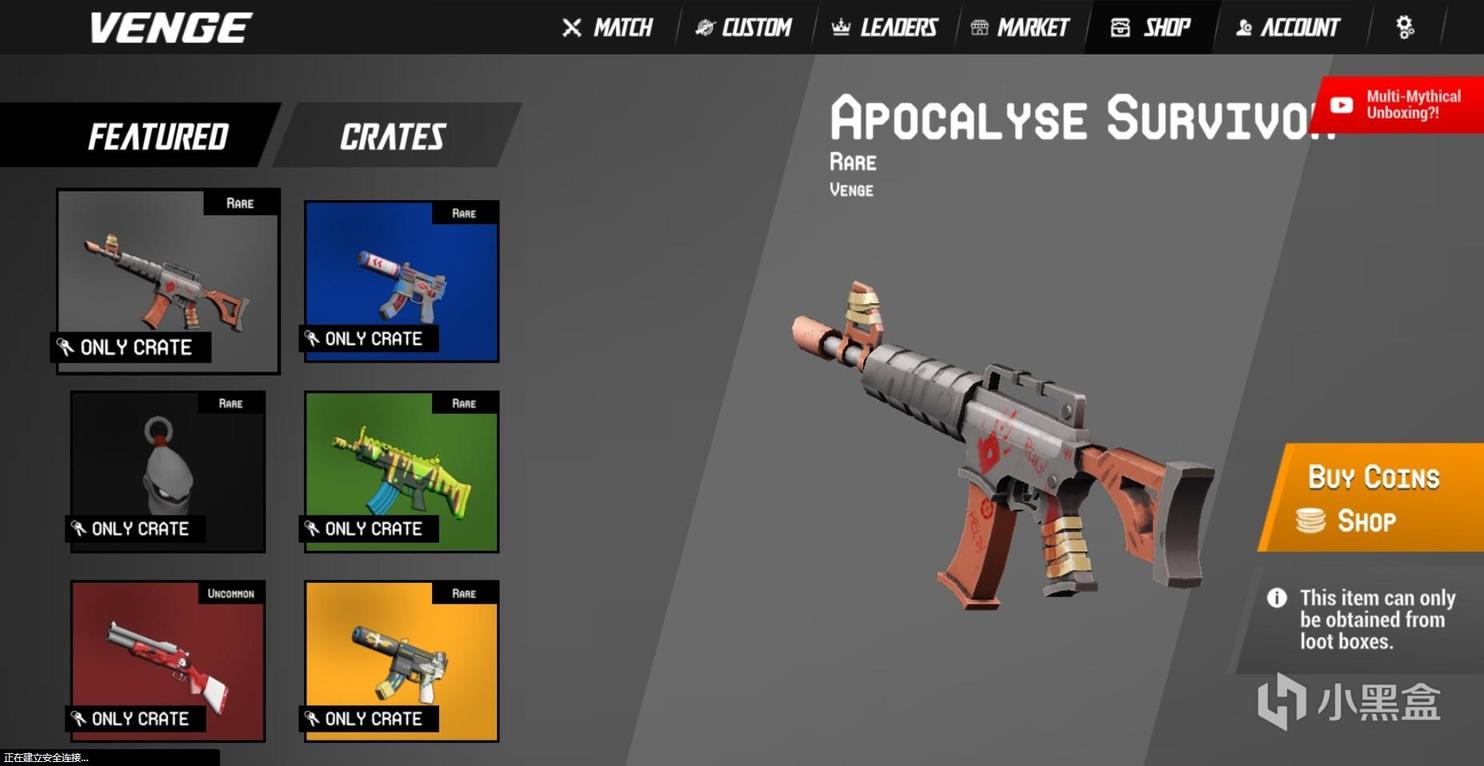Select the uncommon red shotgun item
1484x766 pixels.
coord(167,661)
